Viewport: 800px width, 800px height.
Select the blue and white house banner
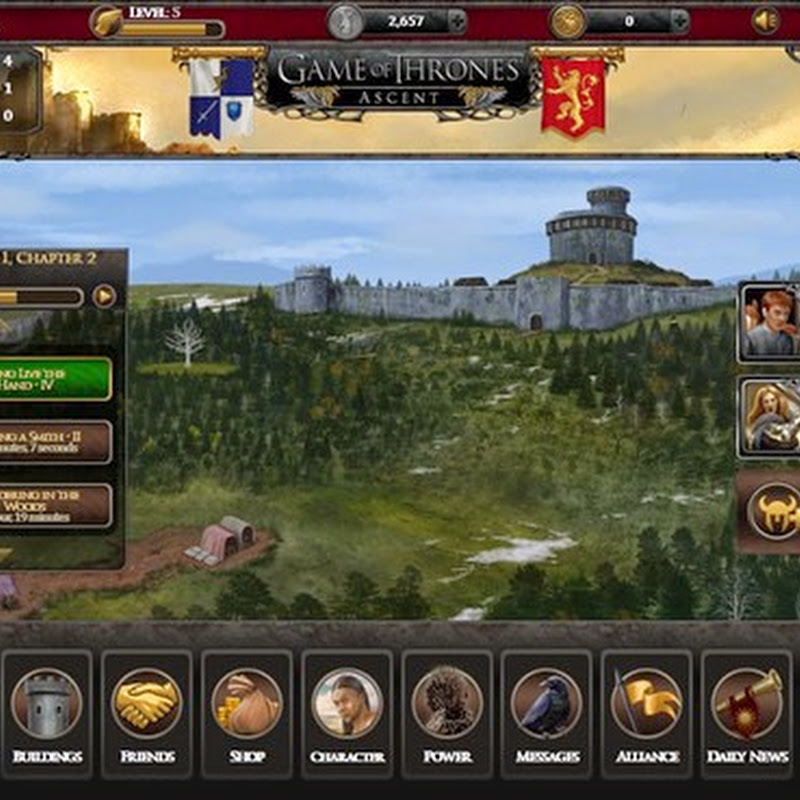click(221, 97)
